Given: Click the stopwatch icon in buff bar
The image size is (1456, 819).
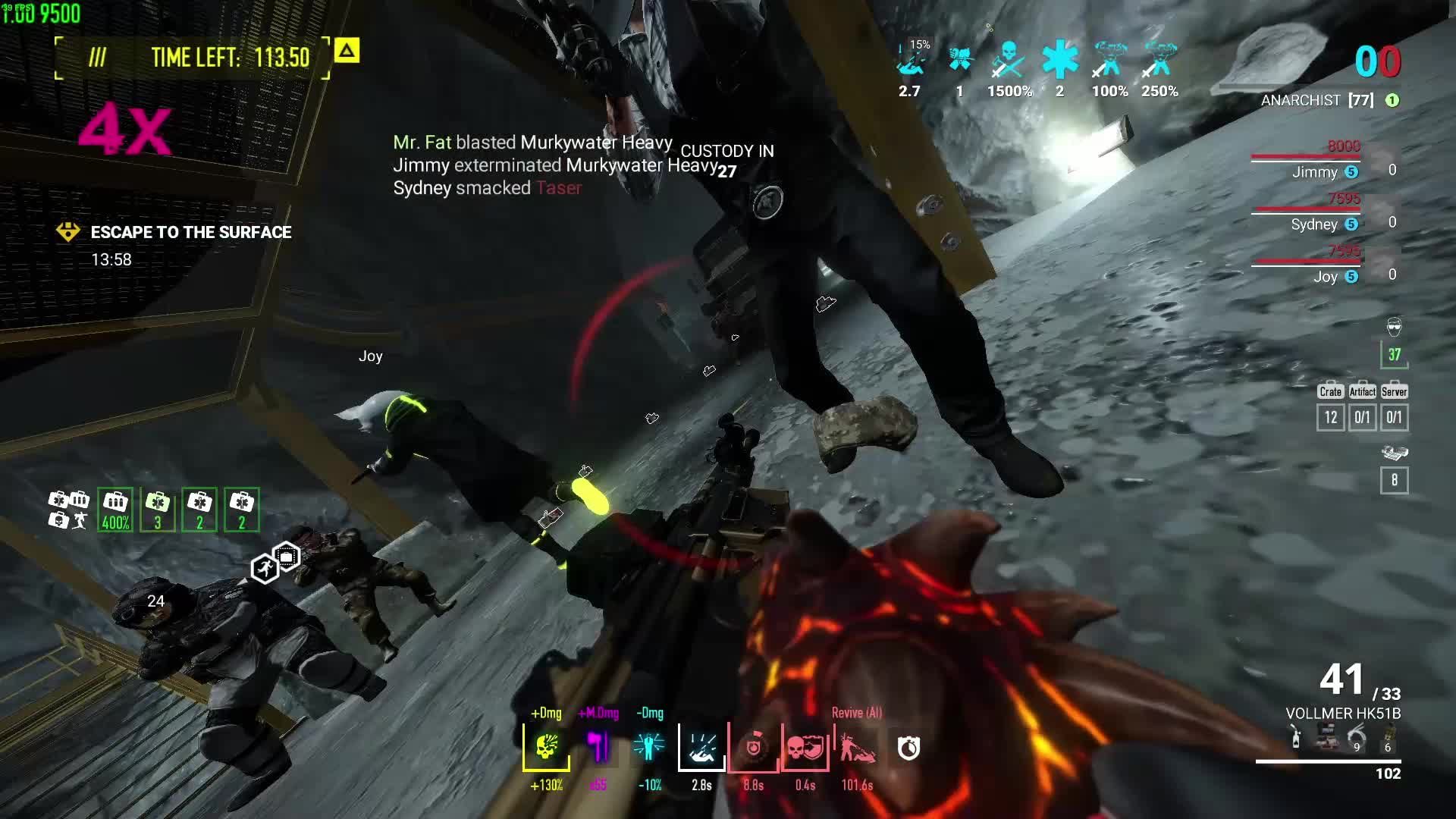Looking at the screenshot, I should (908, 748).
